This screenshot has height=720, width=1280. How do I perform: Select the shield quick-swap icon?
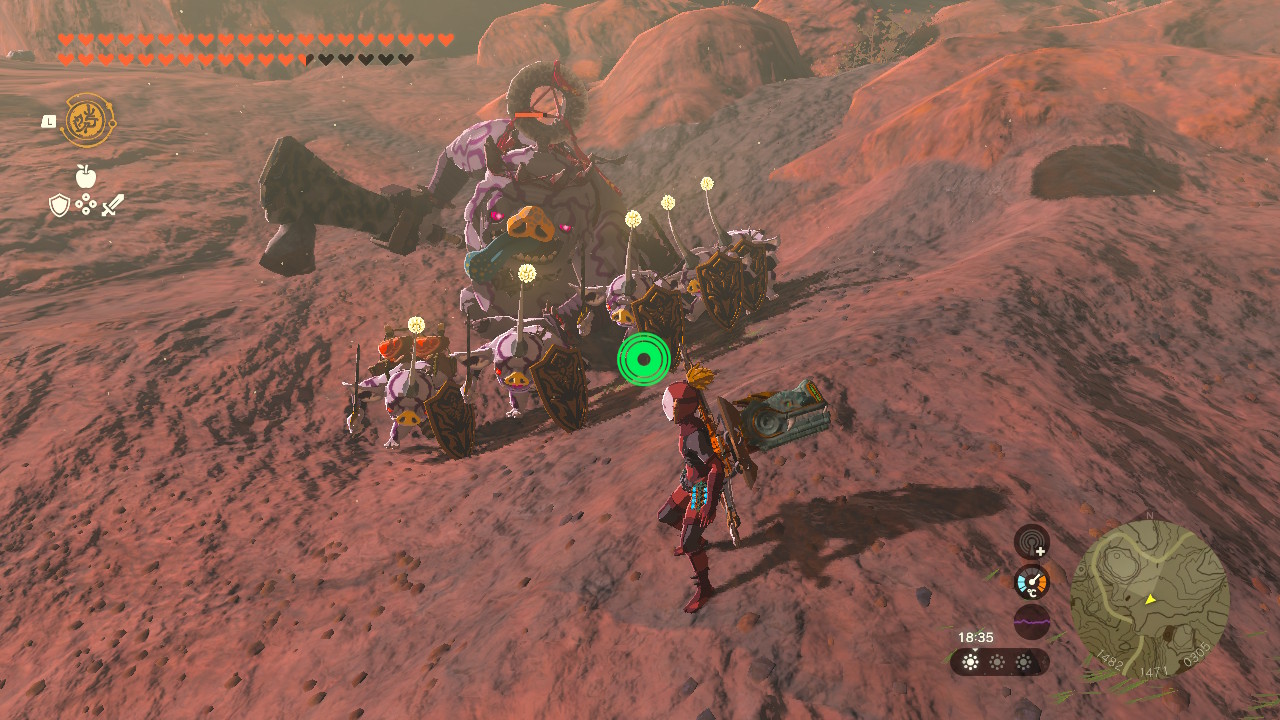[x=60, y=205]
